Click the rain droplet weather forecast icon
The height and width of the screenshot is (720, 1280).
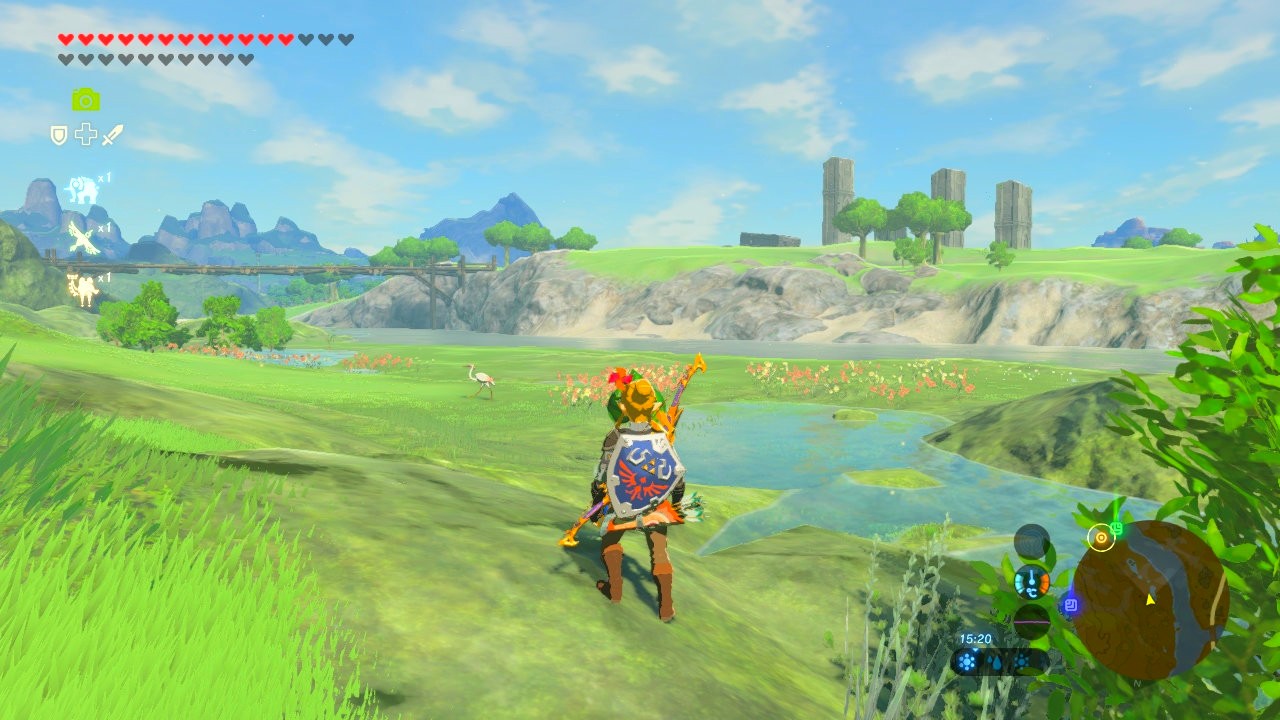[994, 662]
